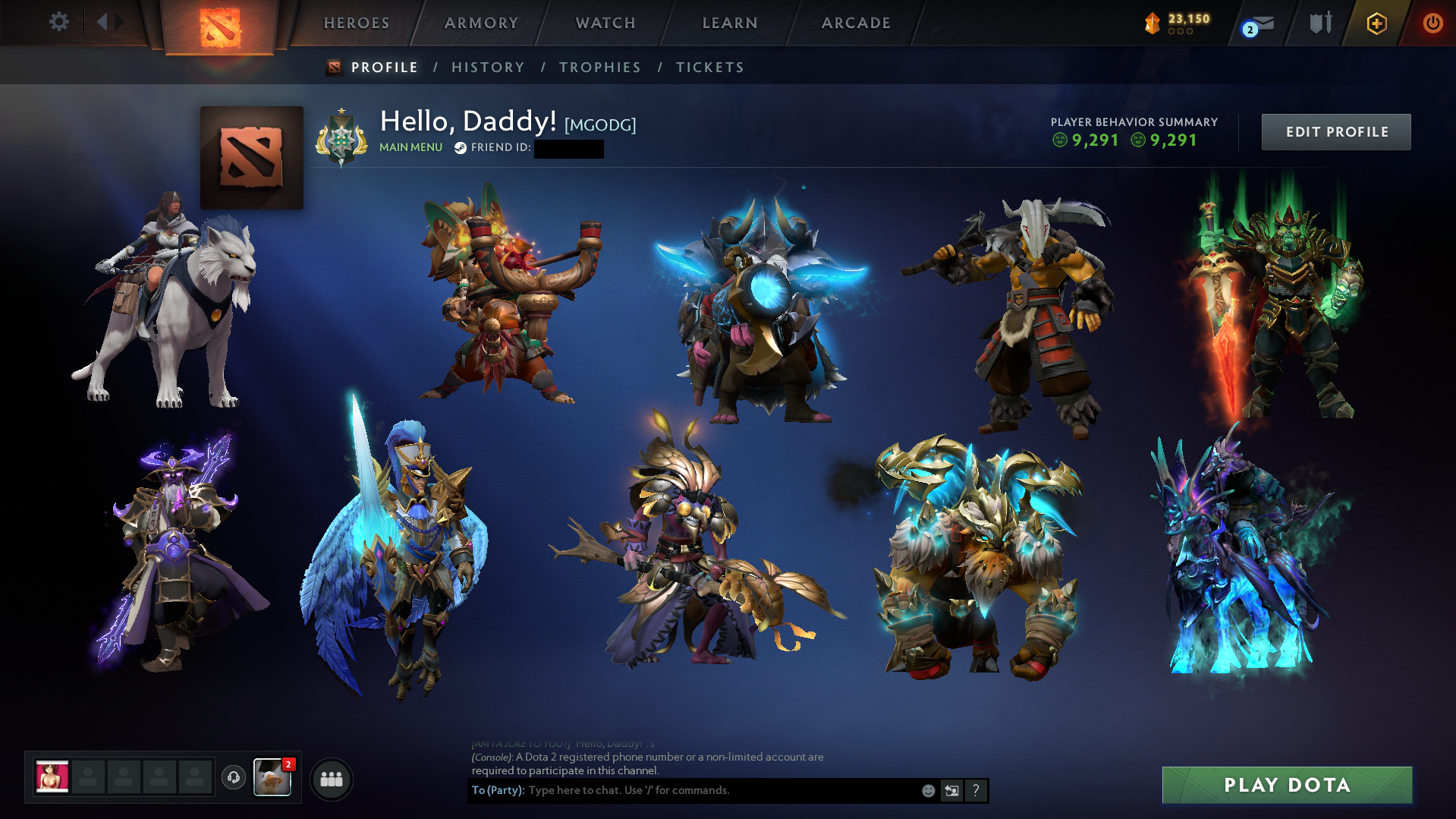The height and width of the screenshot is (819, 1456).
Task: Click the screenshot share icon near chat
Action: coord(952,790)
